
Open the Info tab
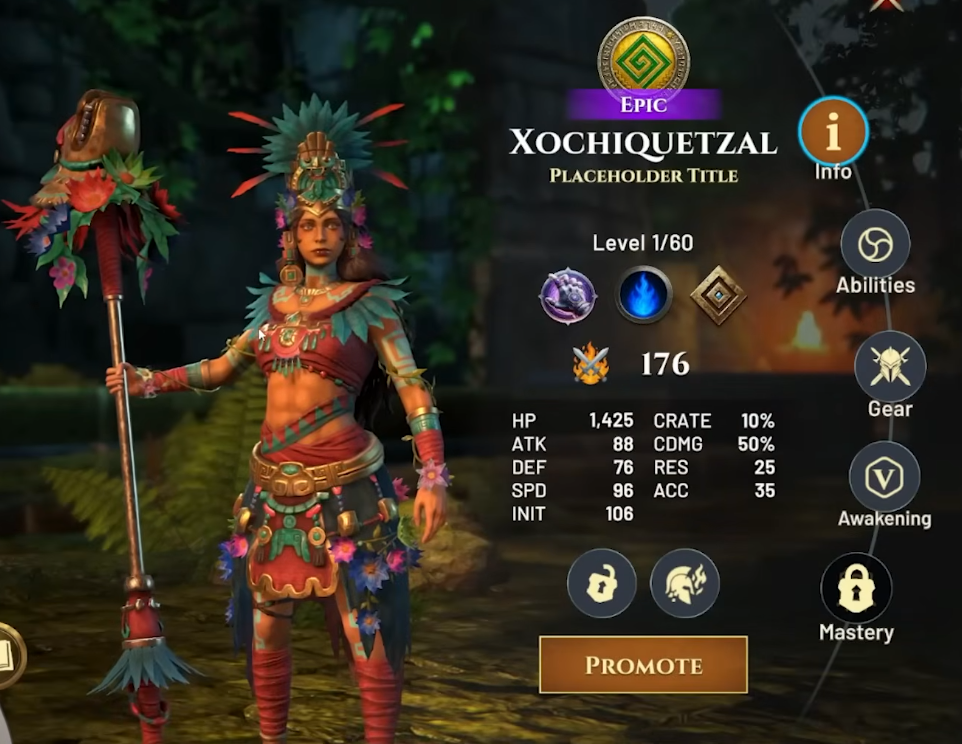tap(833, 131)
